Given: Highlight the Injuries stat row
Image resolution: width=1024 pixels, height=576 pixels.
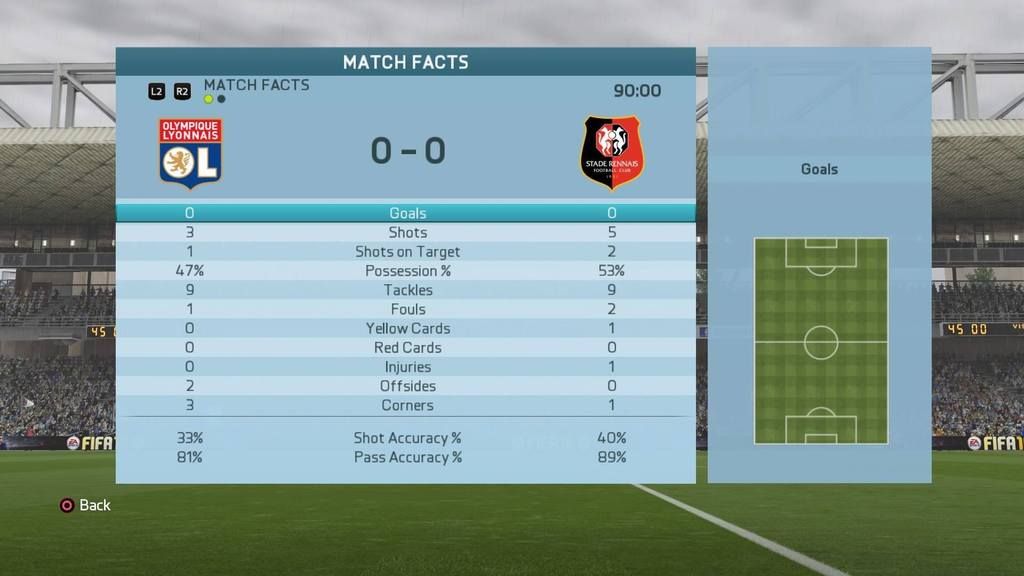Looking at the screenshot, I should pyautogui.click(x=407, y=367).
